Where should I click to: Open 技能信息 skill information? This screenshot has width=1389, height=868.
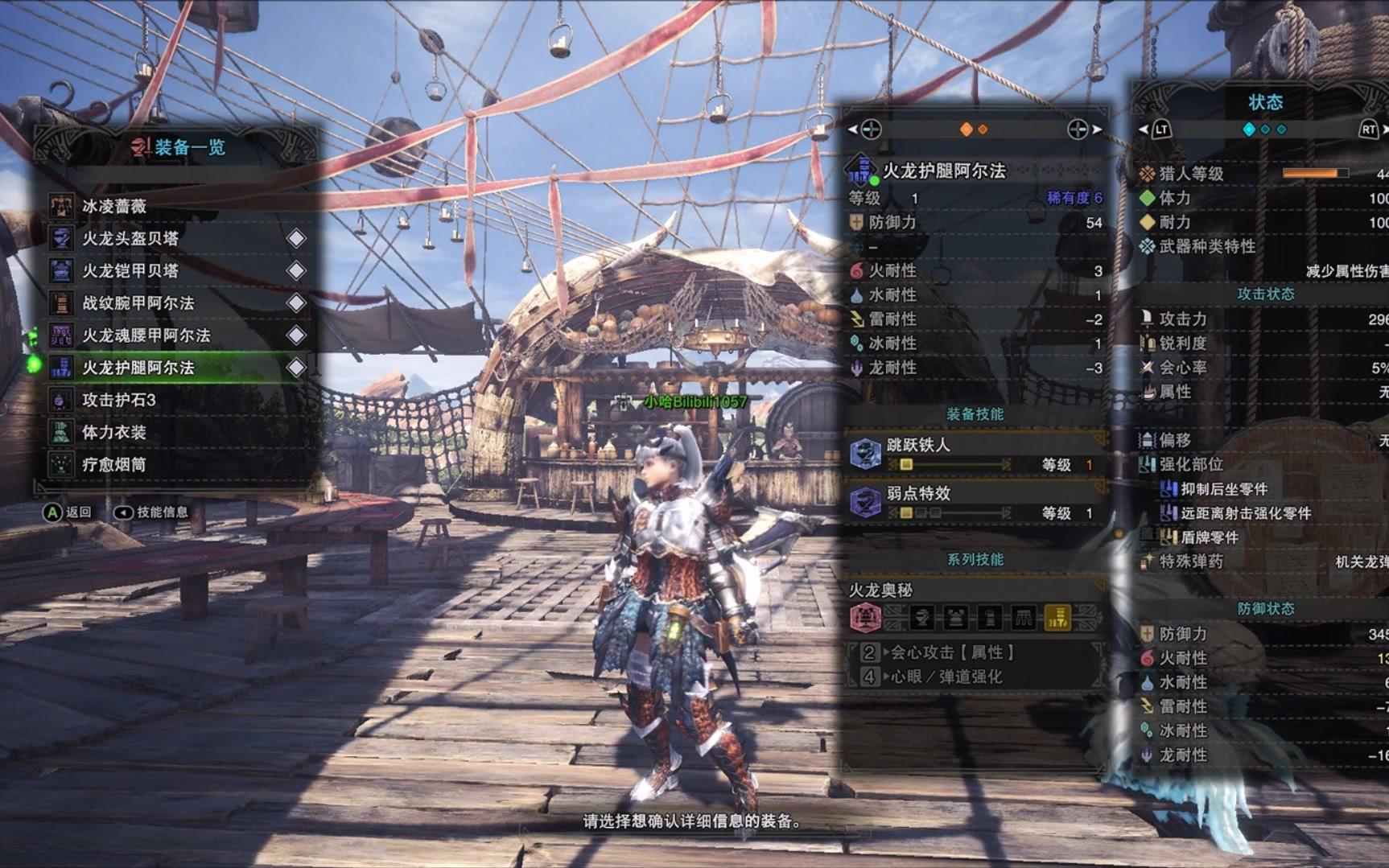(x=151, y=512)
